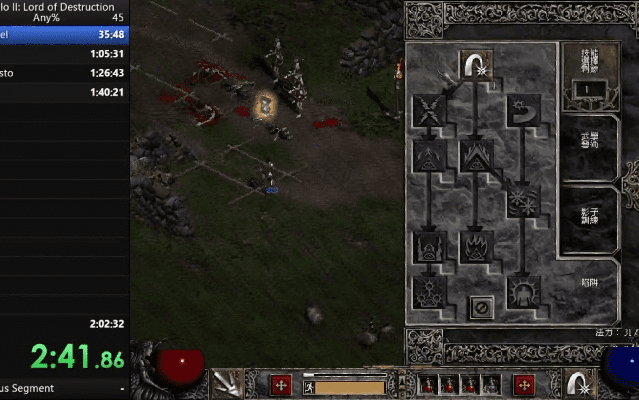Click the red plus button beside the left skill

(x=282, y=385)
